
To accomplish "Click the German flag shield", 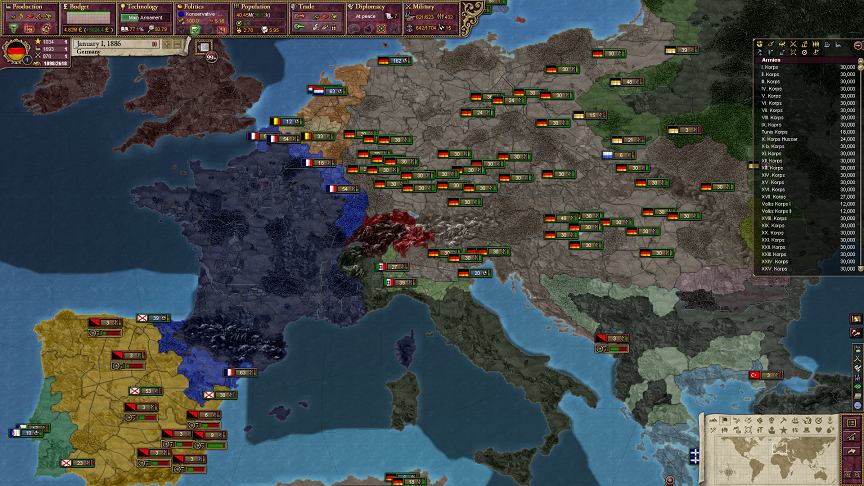I will click(x=16, y=51).
